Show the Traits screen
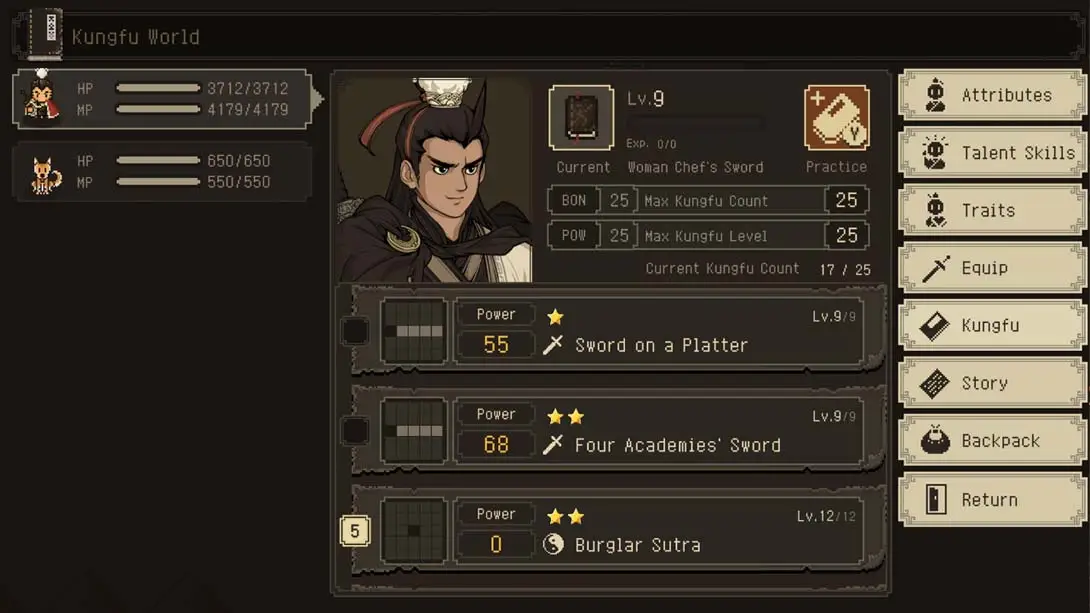 click(992, 211)
